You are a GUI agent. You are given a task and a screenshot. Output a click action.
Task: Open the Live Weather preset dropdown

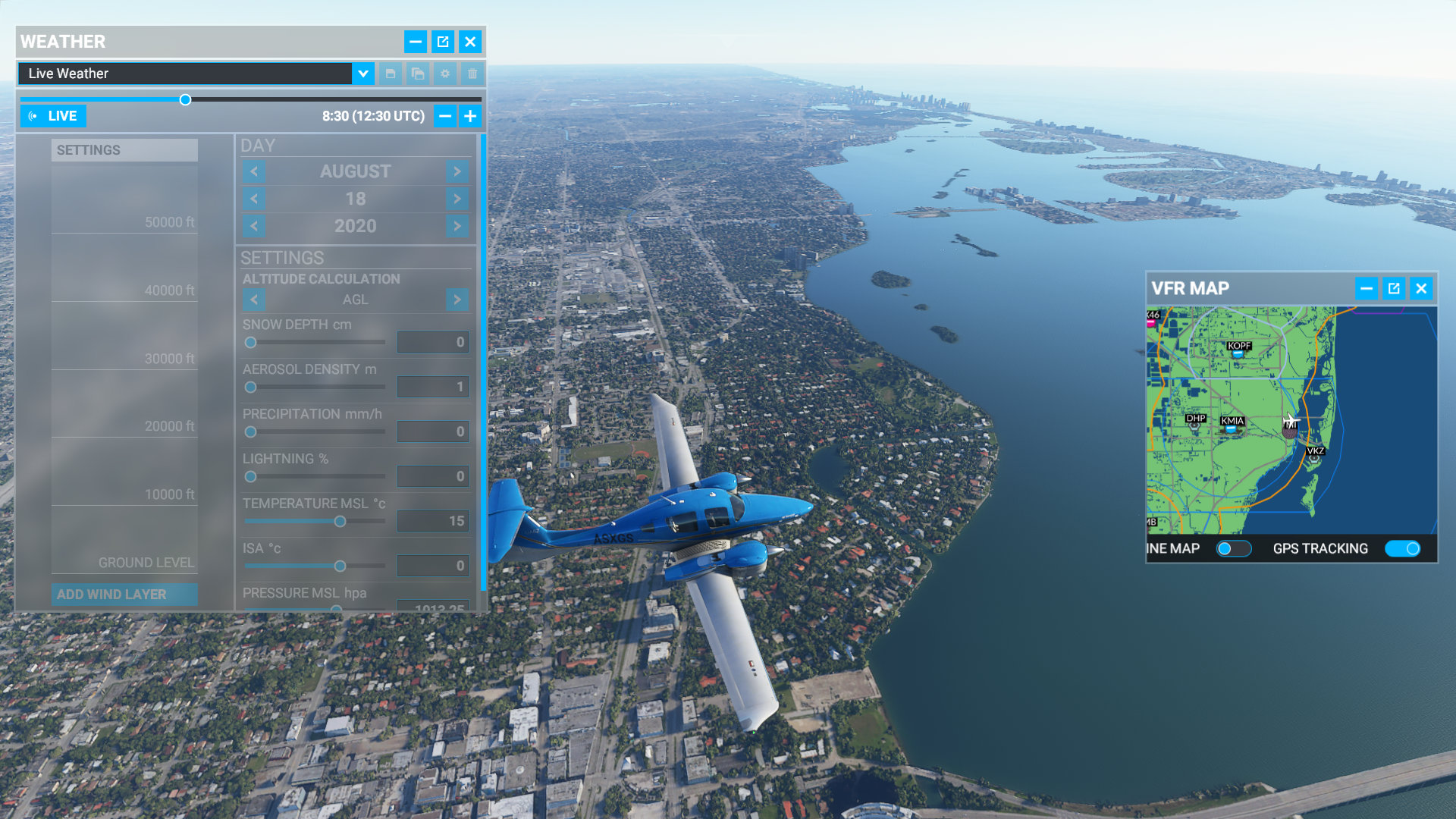point(363,74)
